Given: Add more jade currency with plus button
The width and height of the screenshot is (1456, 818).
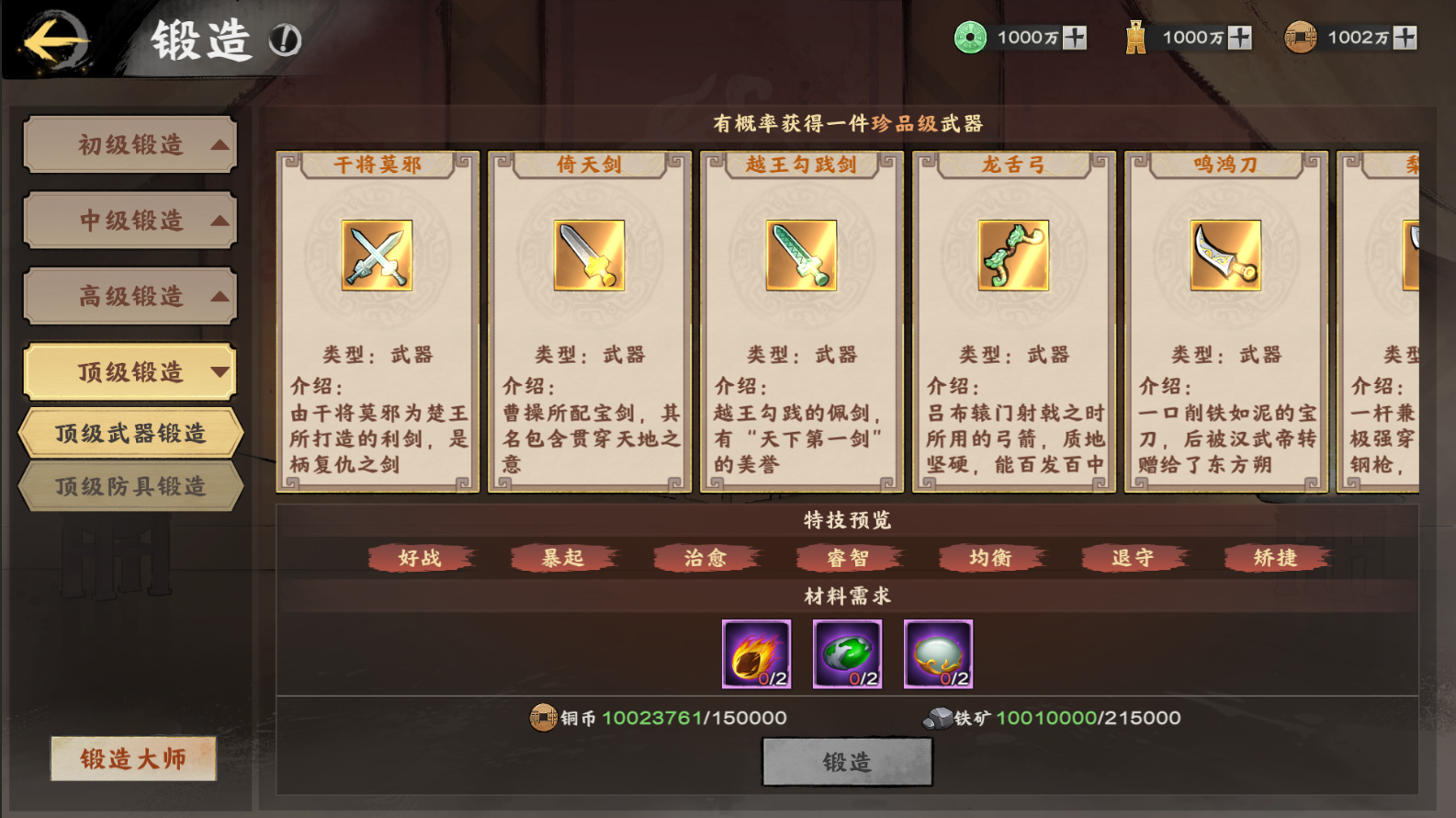Looking at the screenshot, I should point(1075,38).
